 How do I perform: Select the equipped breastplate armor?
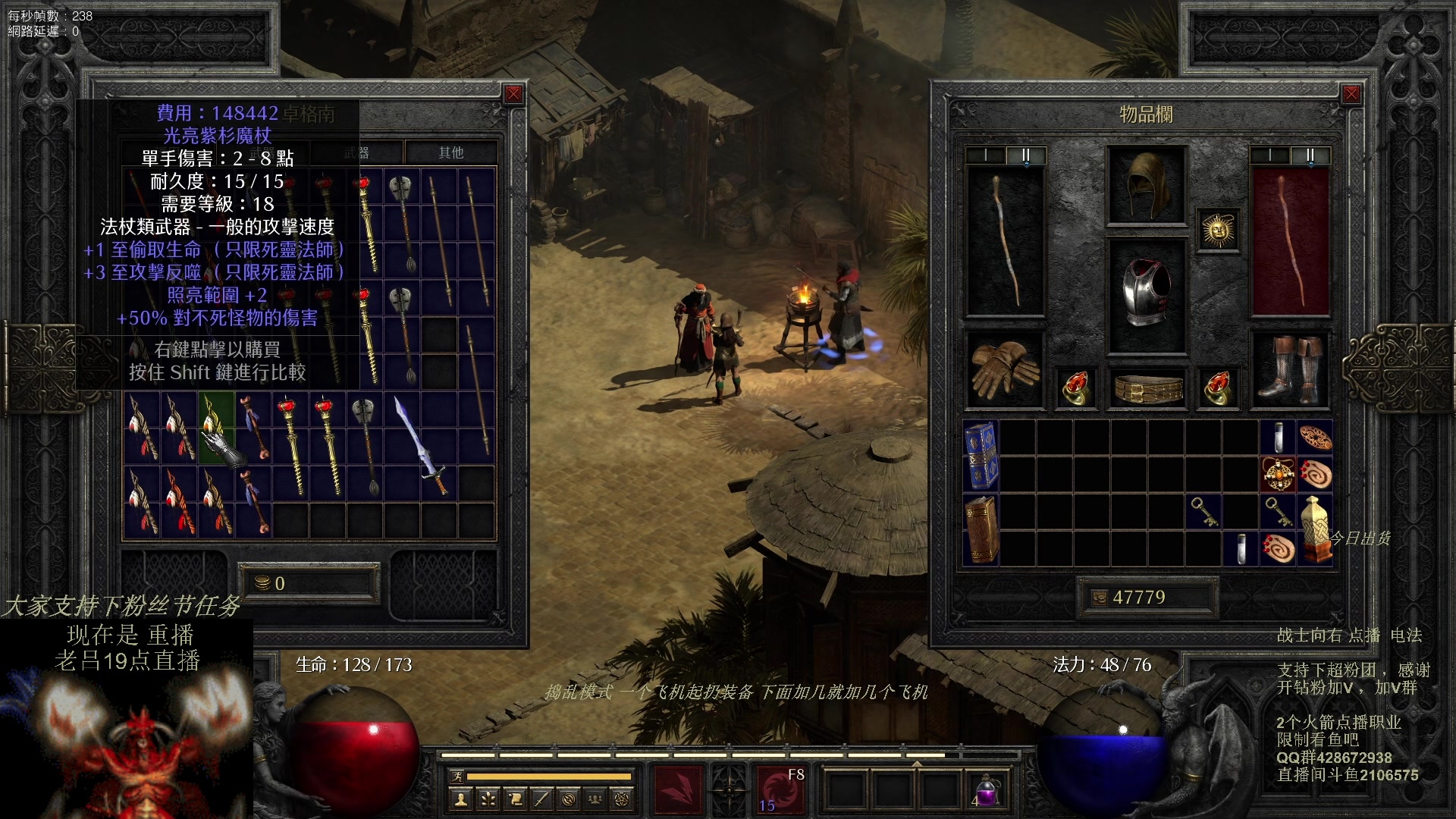point(1146,294)
